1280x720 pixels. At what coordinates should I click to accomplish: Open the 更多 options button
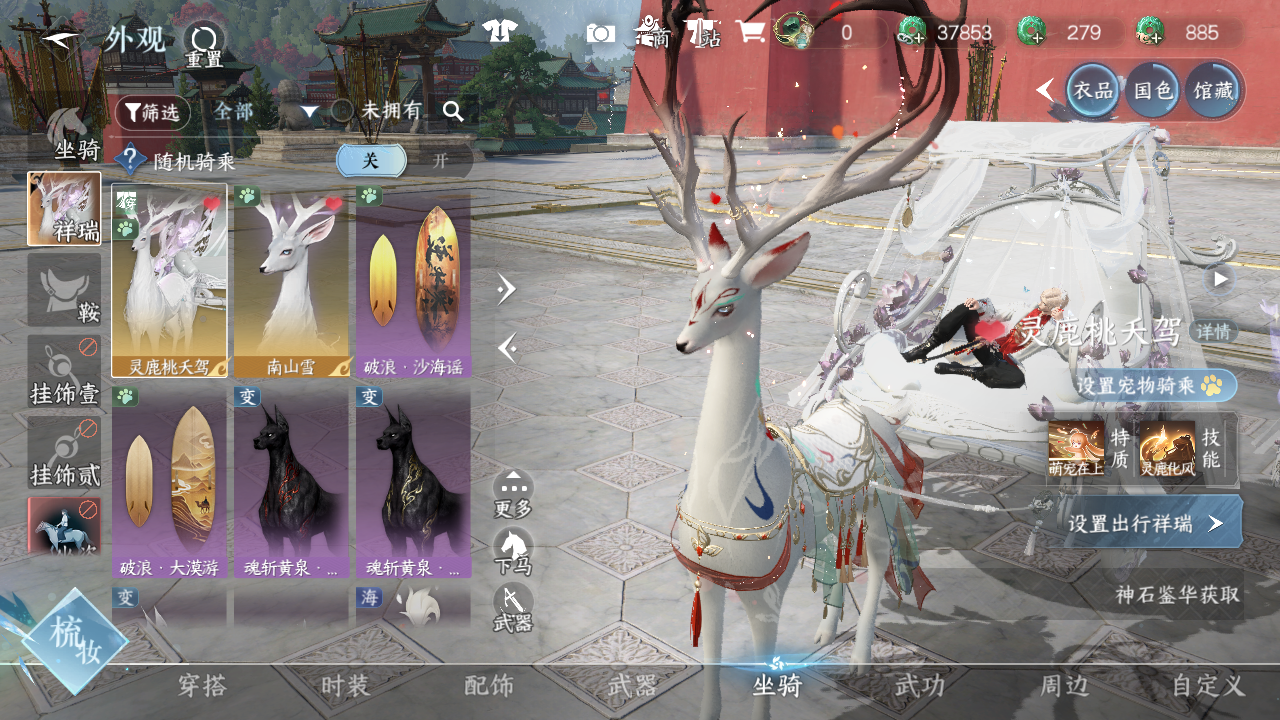pyautogui.click(x=513, y=494)
